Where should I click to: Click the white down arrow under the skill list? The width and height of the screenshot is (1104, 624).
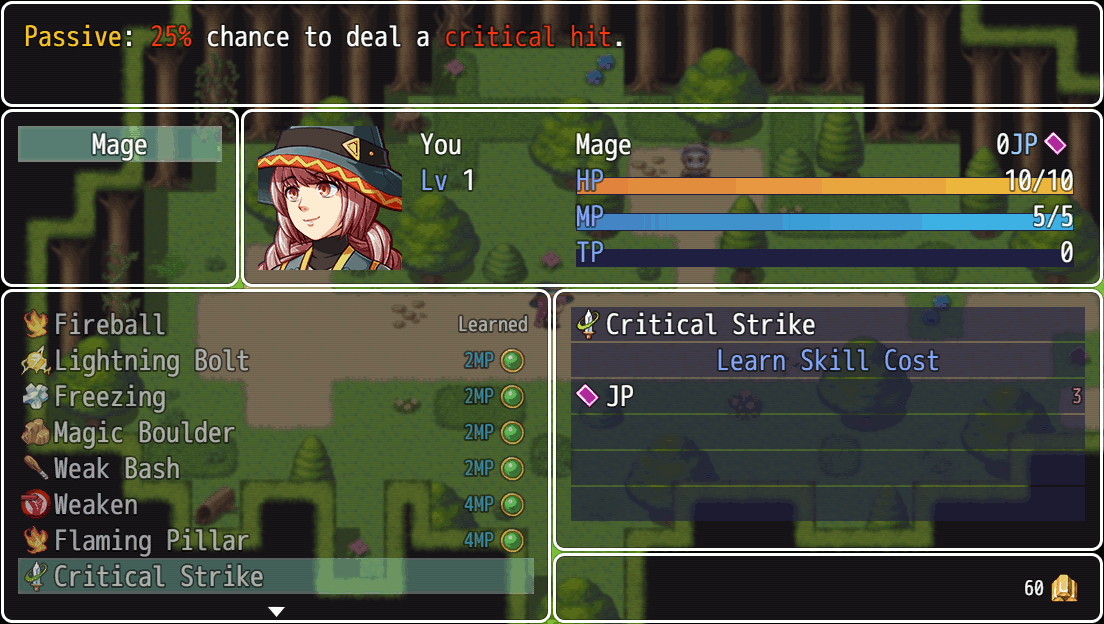277,611
